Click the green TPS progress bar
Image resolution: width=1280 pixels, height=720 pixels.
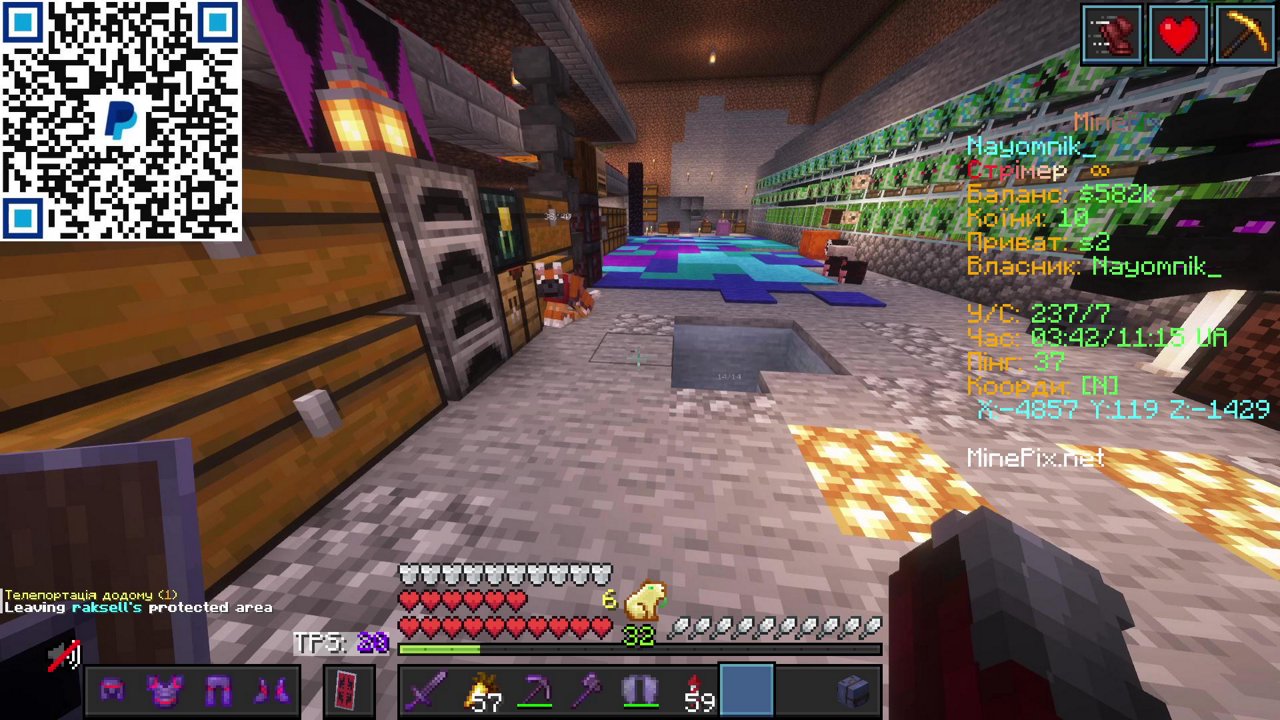pos(440,649)
